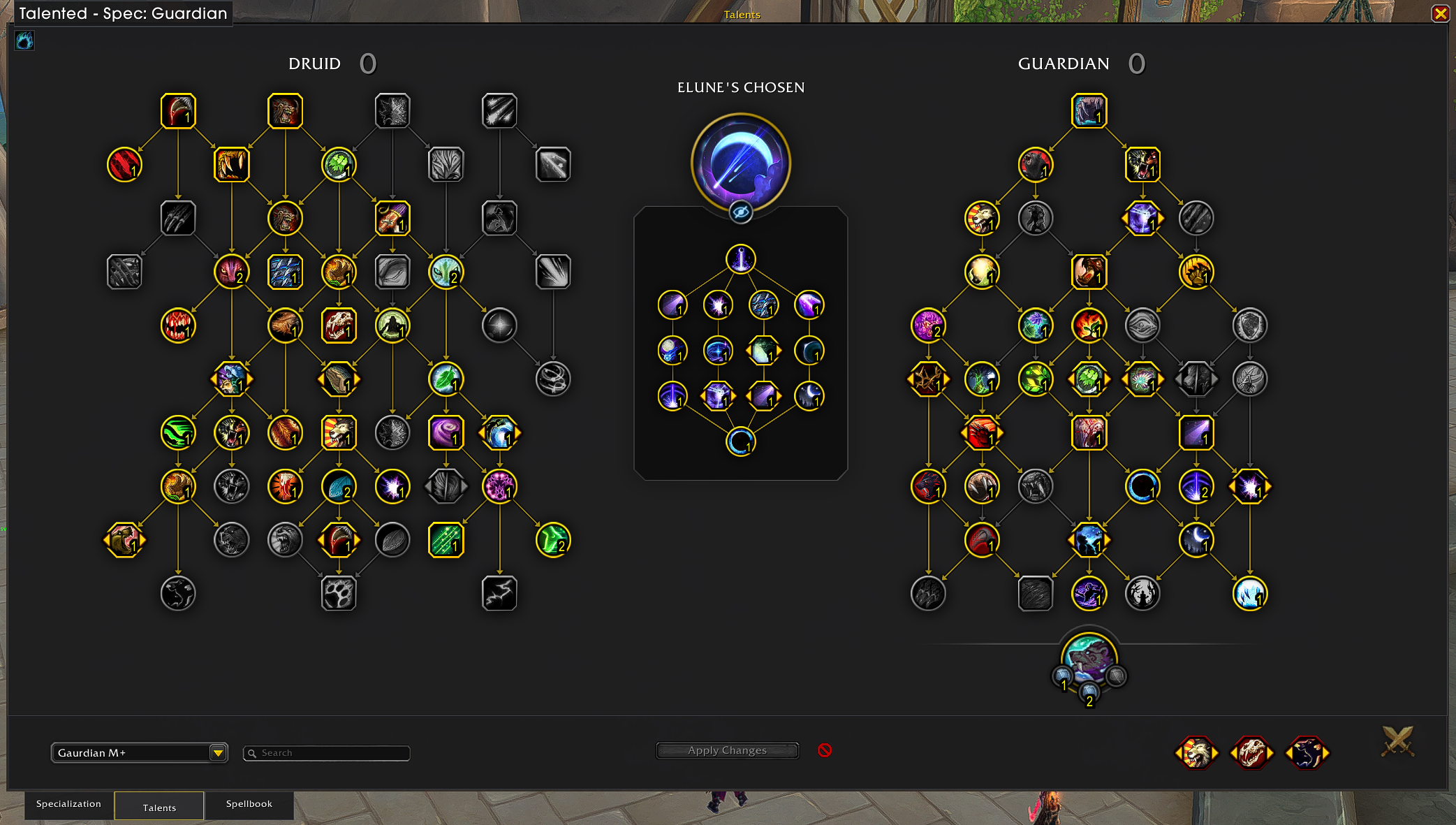This screenshot has height=825, width=1456.
Task: Close the talents window
Action: (1440, 13)
